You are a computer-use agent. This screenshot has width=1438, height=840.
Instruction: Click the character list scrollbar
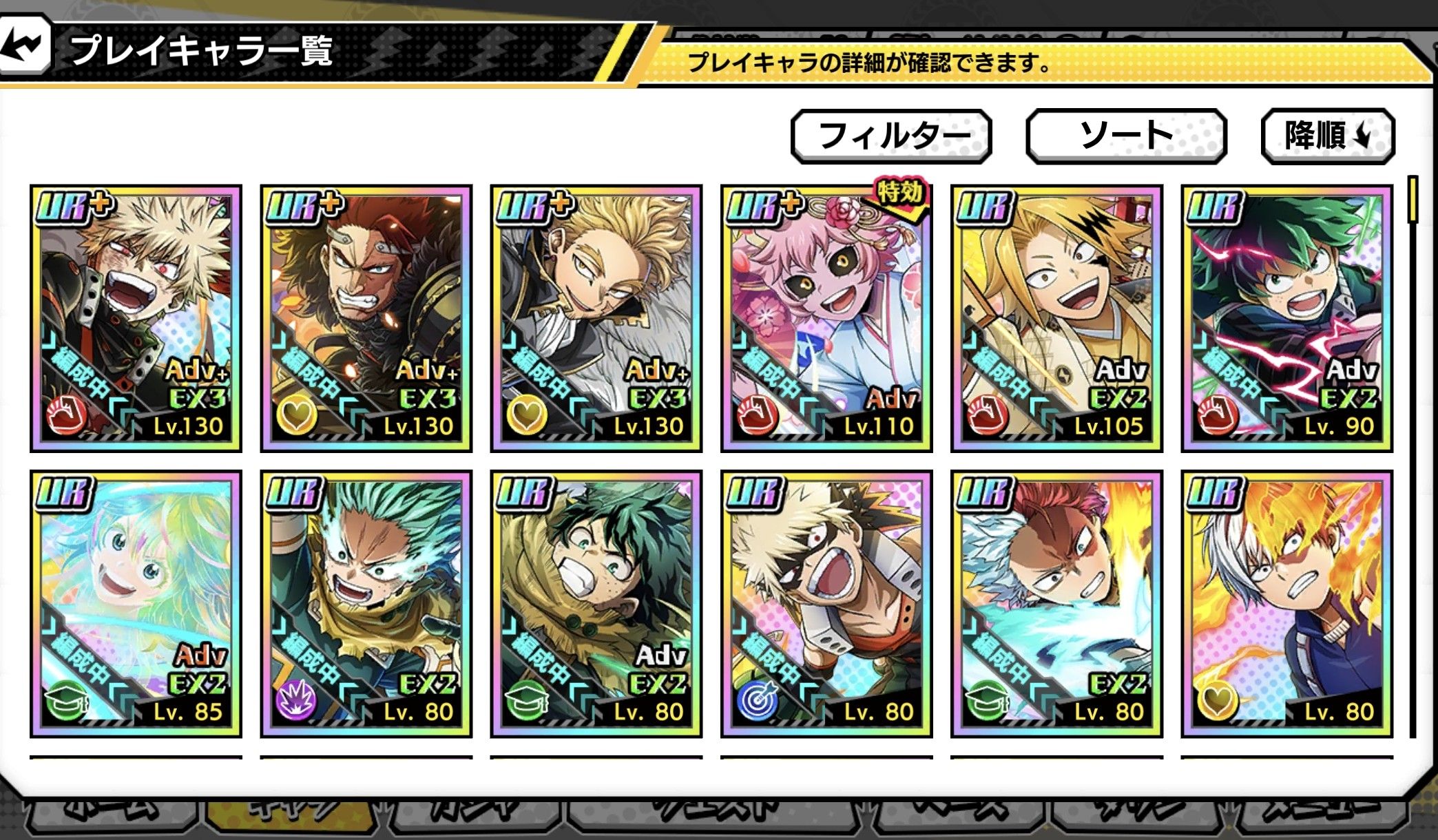[x=1413, y=200]
